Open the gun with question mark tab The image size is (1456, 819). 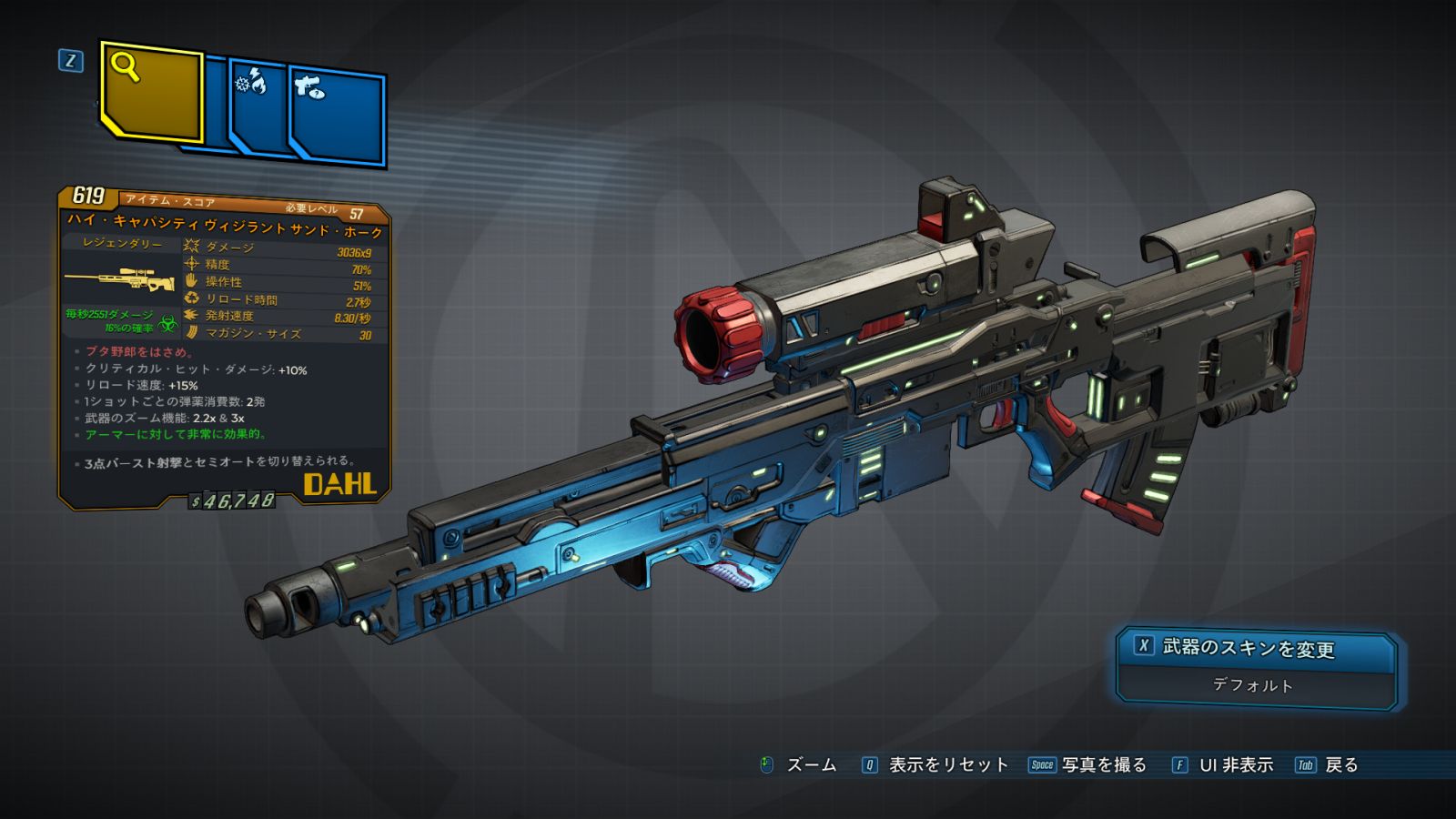[339, 116]
